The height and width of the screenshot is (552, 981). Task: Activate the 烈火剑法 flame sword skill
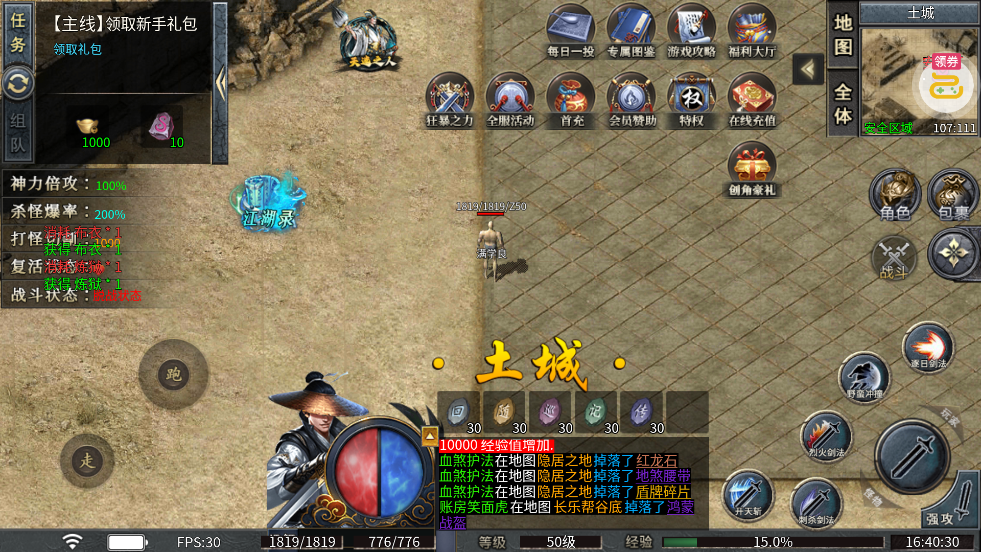click(825, 435)
